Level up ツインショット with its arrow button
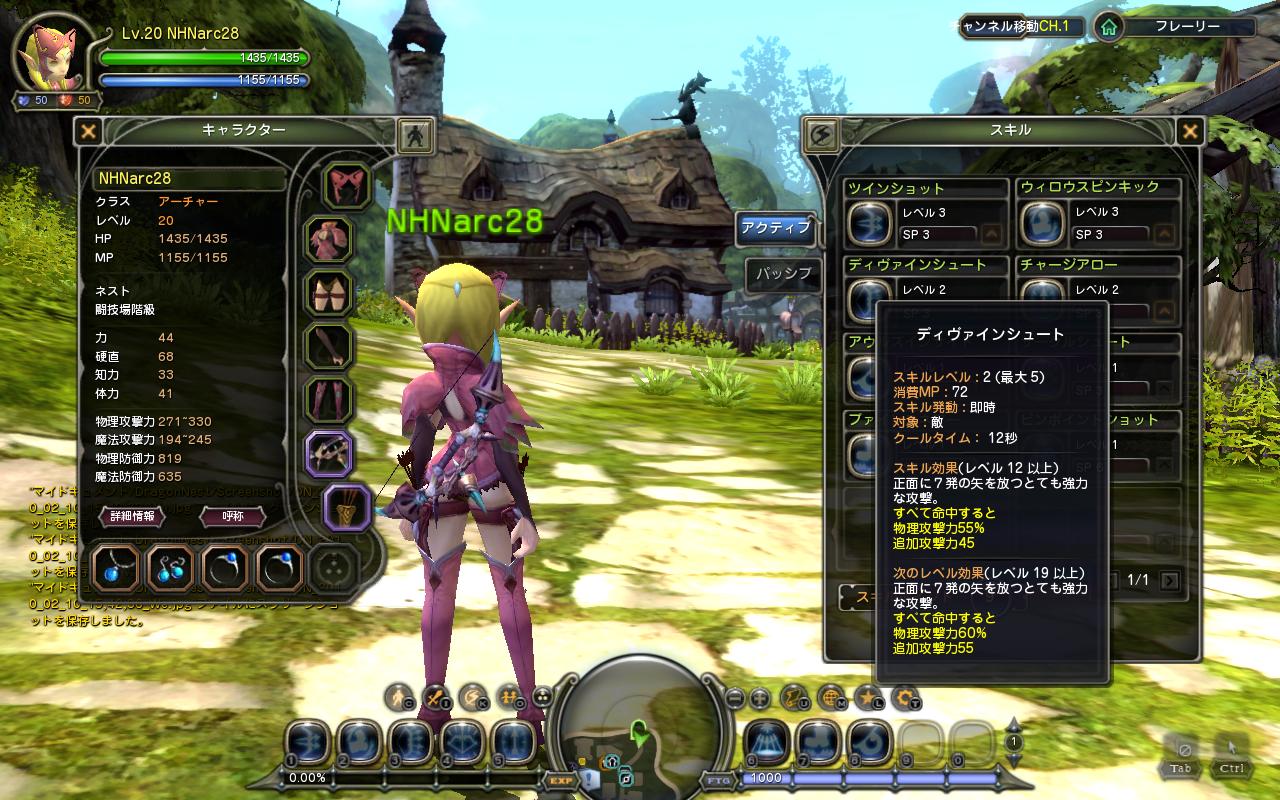The image size is (1280, 800). click(992, 234)
